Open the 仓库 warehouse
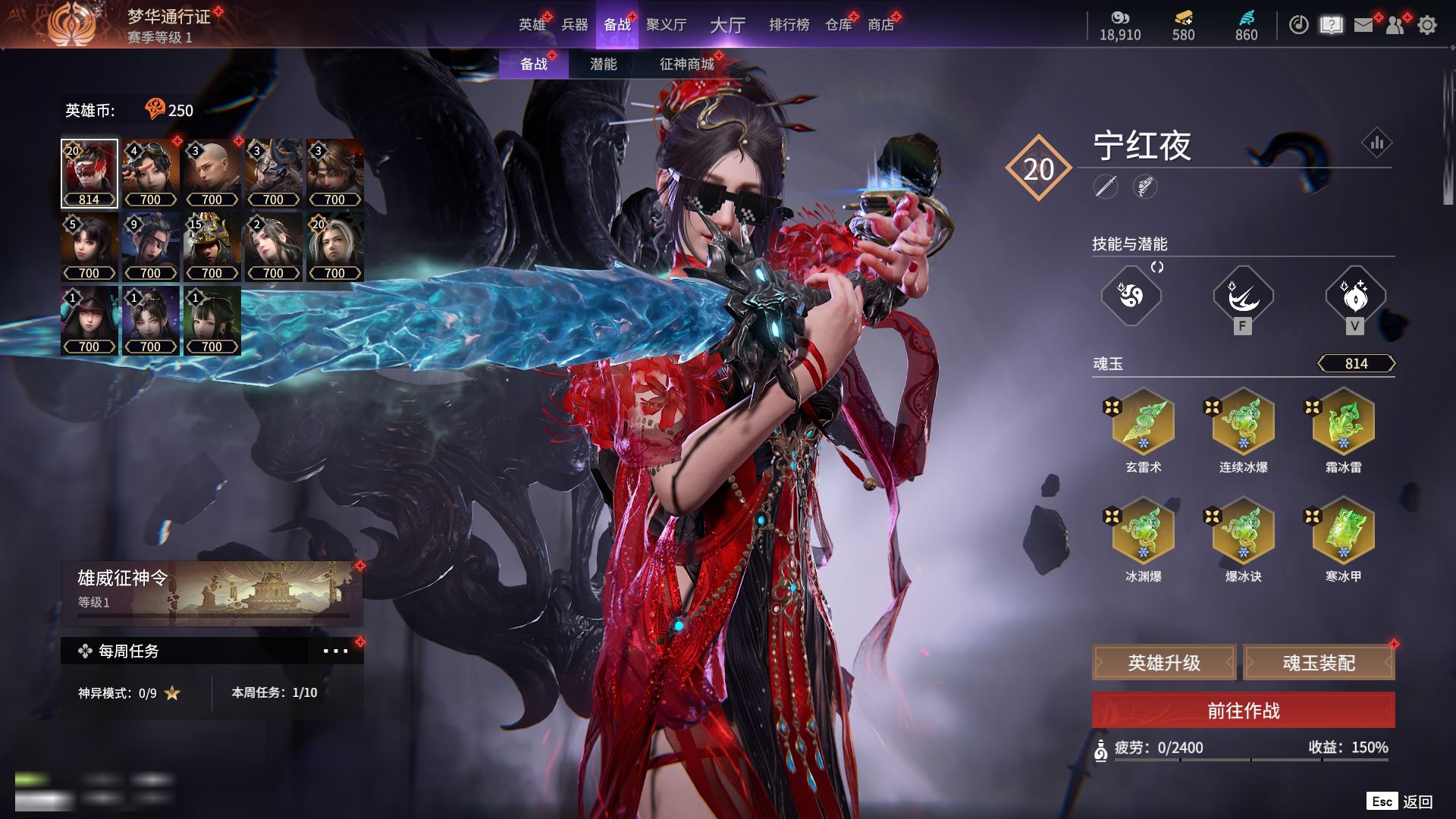This screenshot has height=819, width=1456. (838, 25)
